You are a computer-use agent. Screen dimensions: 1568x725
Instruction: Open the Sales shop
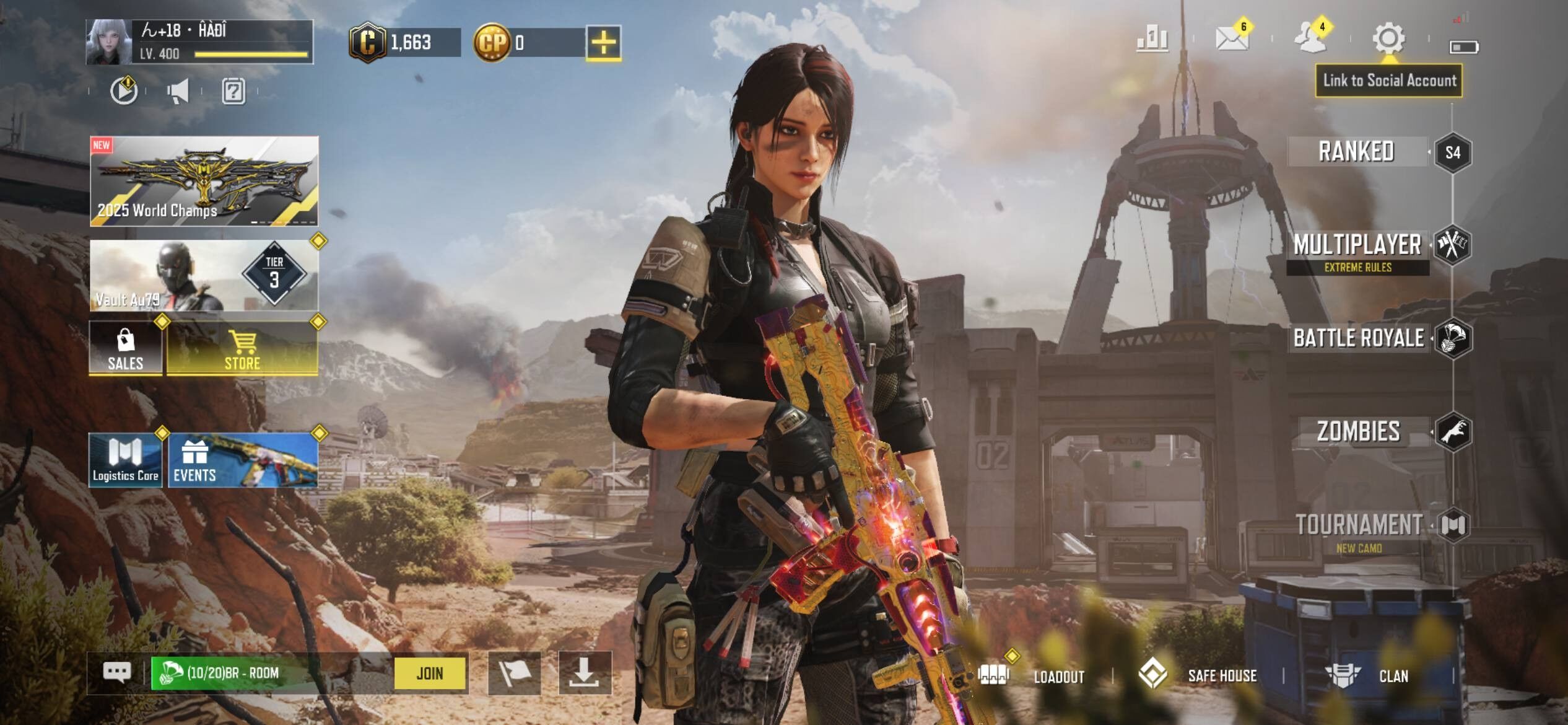(x=126, y=348)
